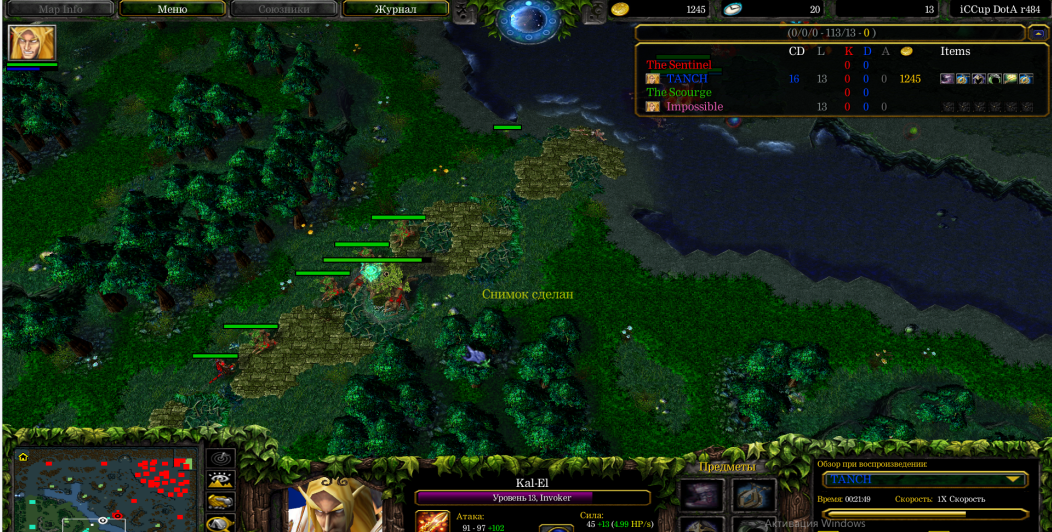Select the TANCH row in the scoreboard
The height and width of the screenshot is (532, 1052).
687,79
